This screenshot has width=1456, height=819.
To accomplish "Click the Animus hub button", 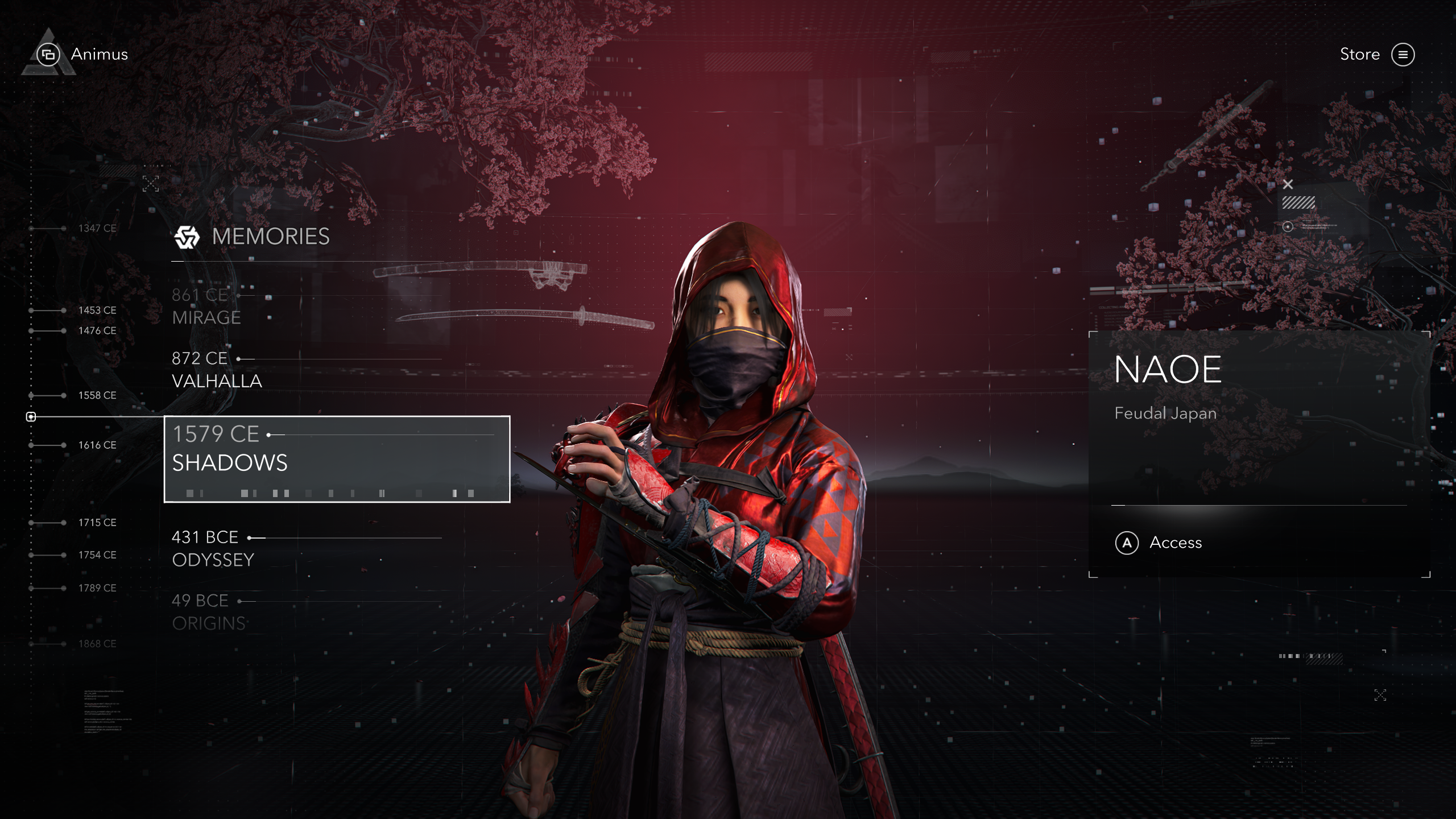I will 82,55.
